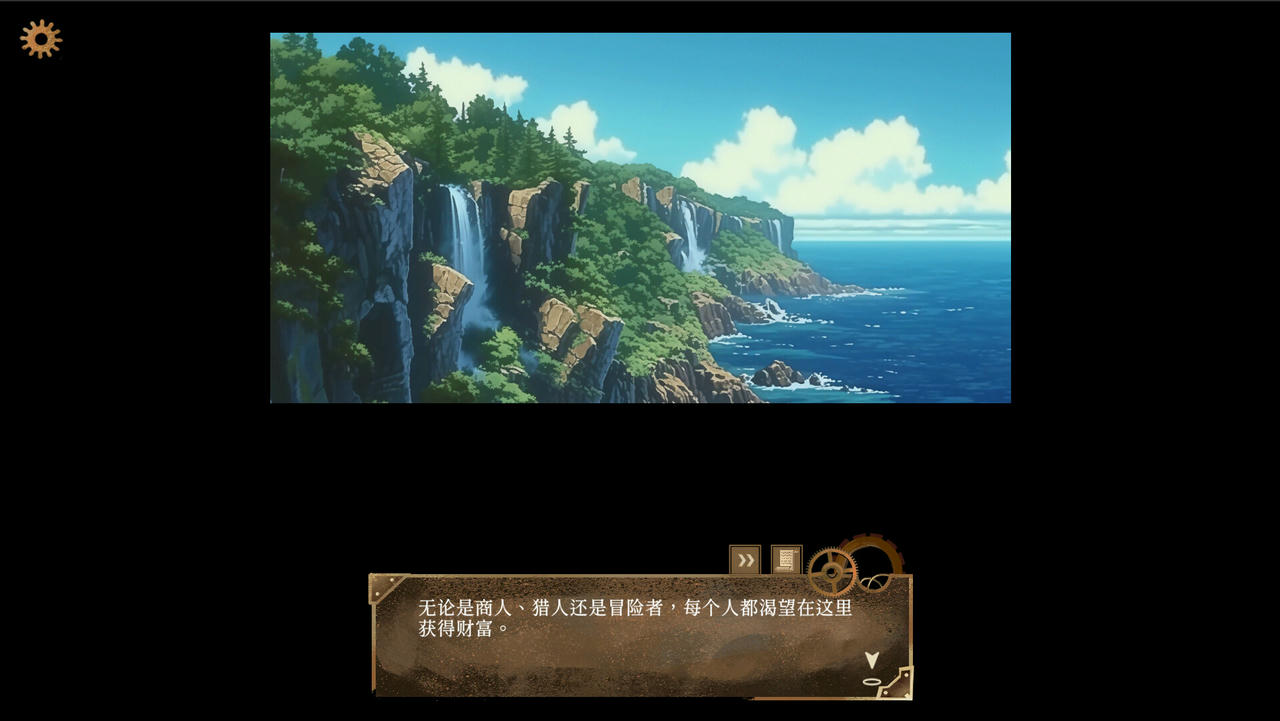Select the fast-forward (skip) icon above the dialogue box
This screenshot has height=721, width=1280.
[745, 560]
